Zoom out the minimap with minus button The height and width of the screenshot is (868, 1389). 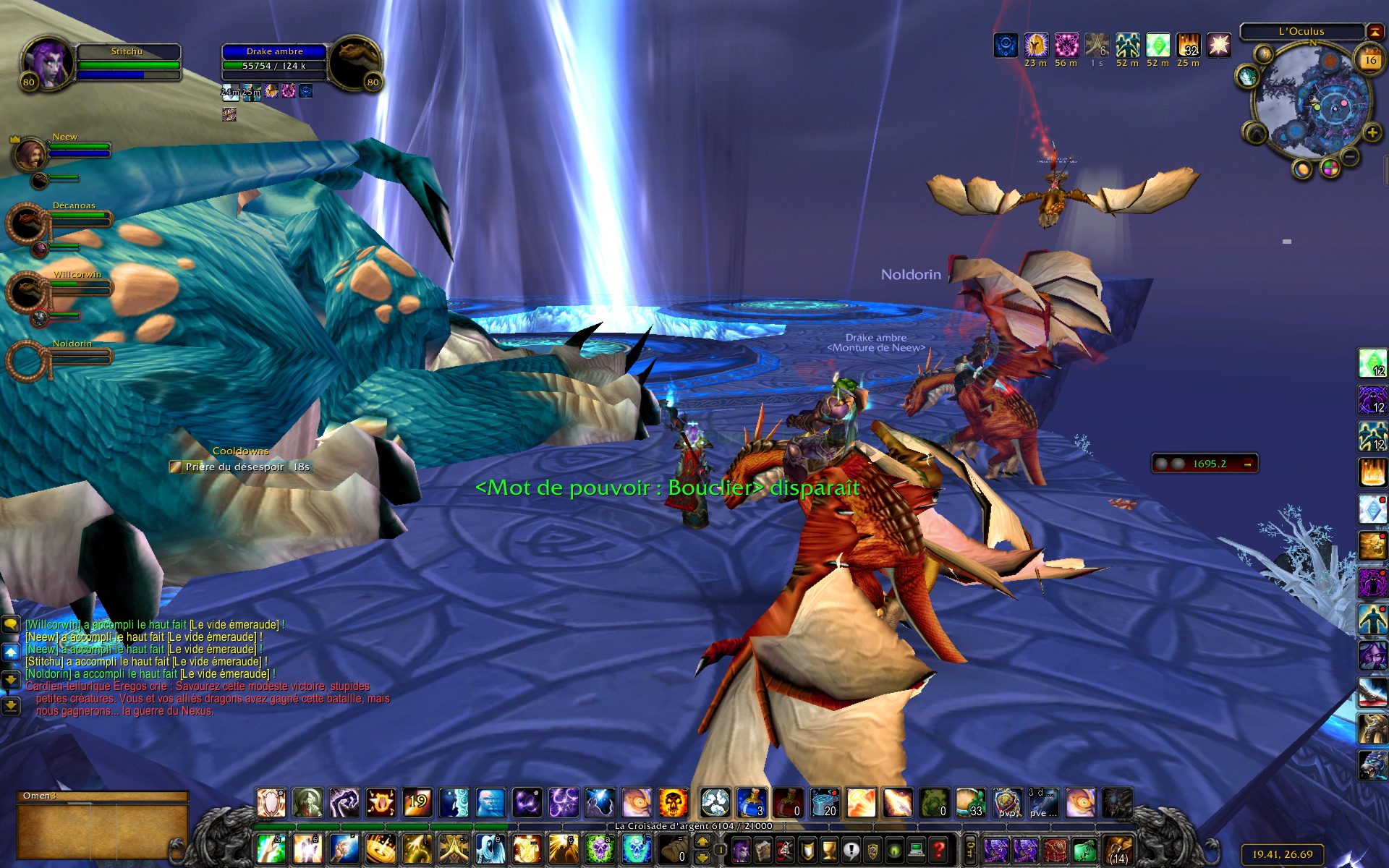1350,156
